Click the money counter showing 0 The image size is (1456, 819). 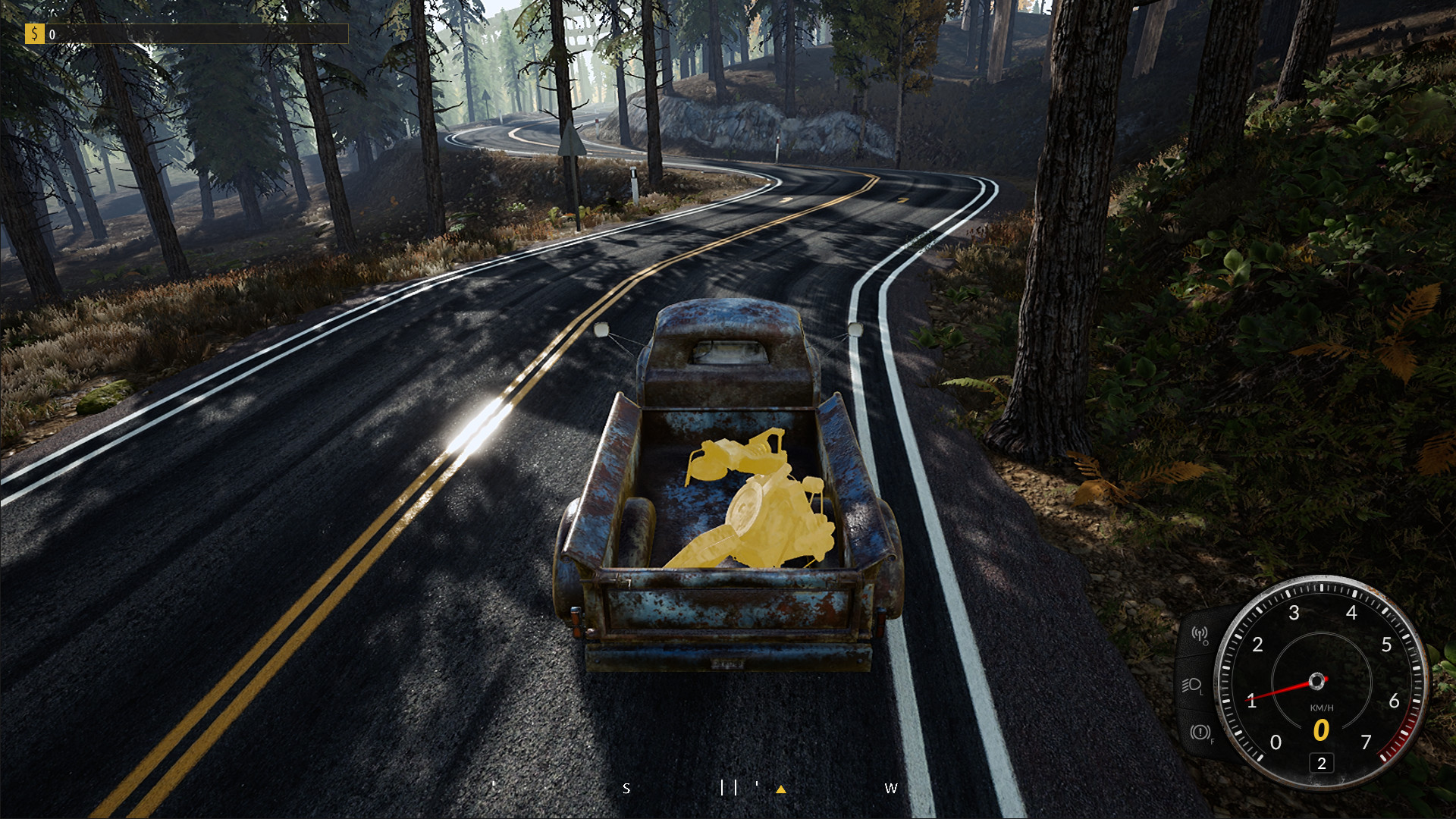[x=51, y=33]
